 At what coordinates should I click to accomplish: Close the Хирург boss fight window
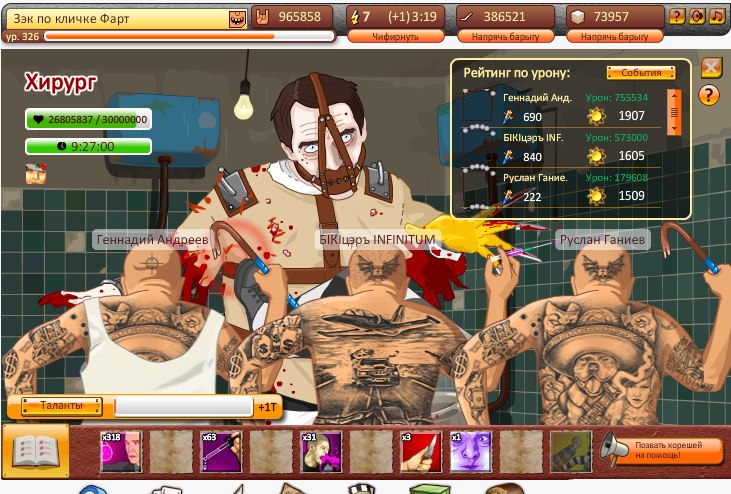click(x=711, y=68)
